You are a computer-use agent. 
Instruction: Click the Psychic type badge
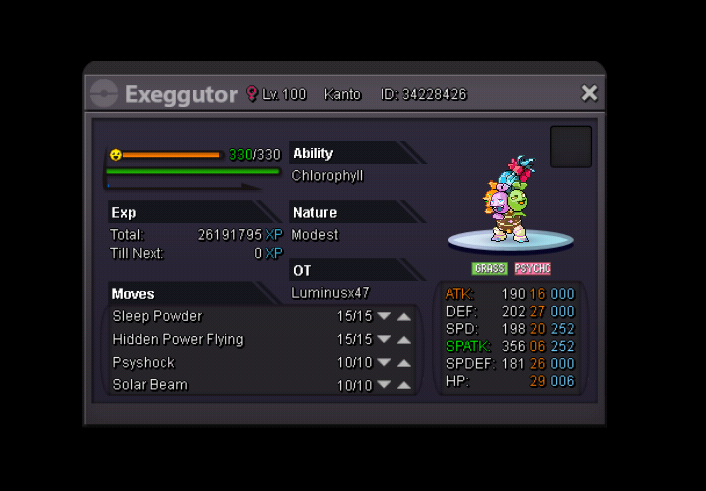[532, 269]
